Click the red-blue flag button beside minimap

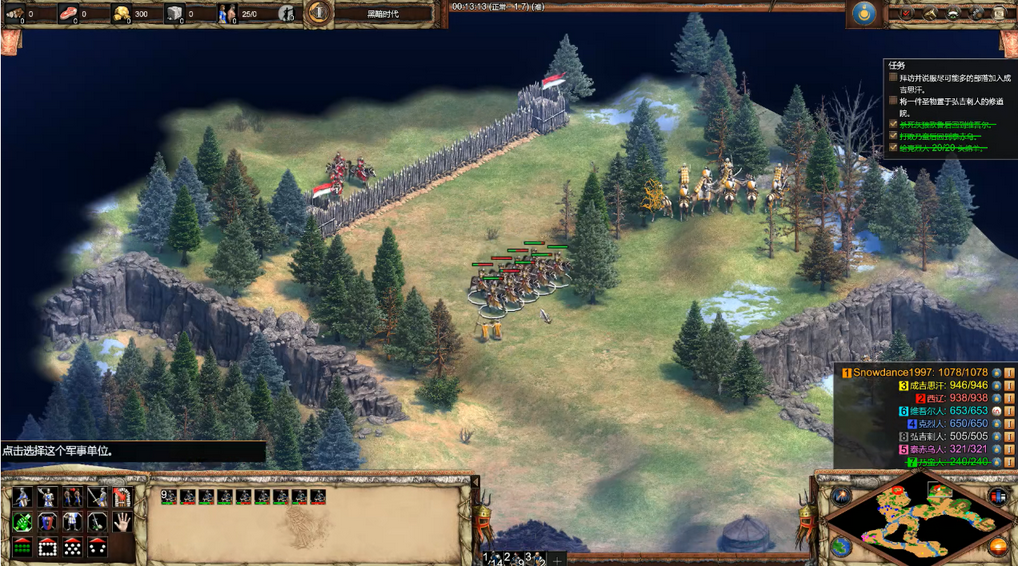click(998, 496)
